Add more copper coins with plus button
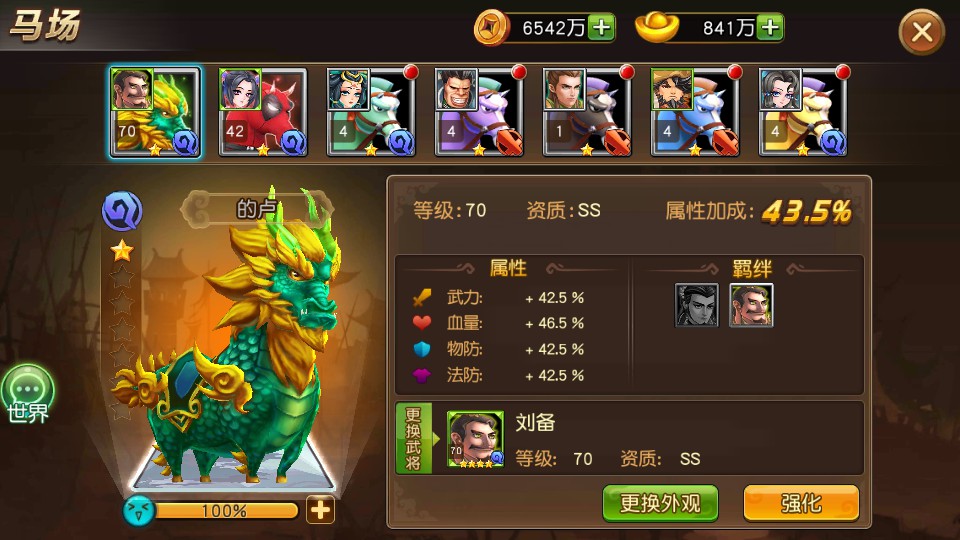960x540 pixels. tap(601, 28)
